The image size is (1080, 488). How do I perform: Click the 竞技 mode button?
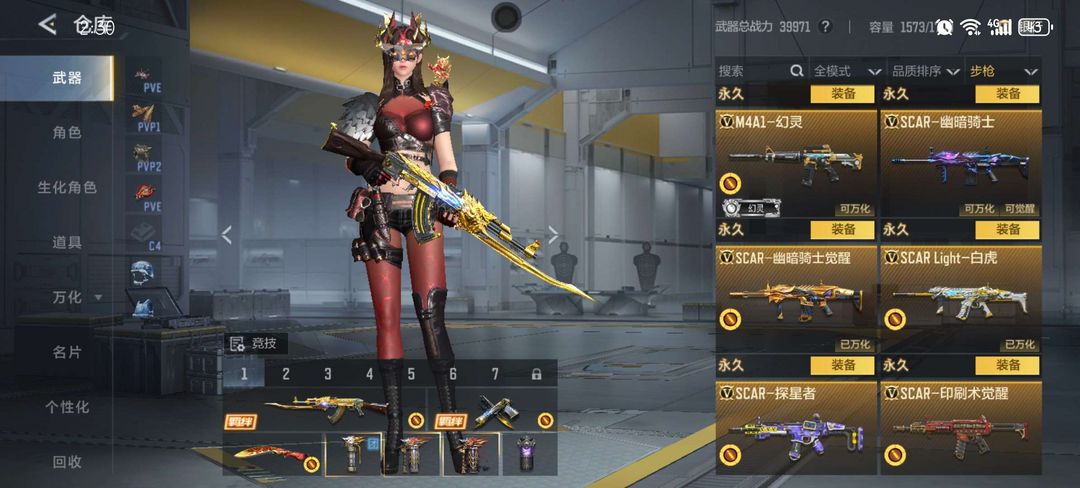(x=259, y=343)
